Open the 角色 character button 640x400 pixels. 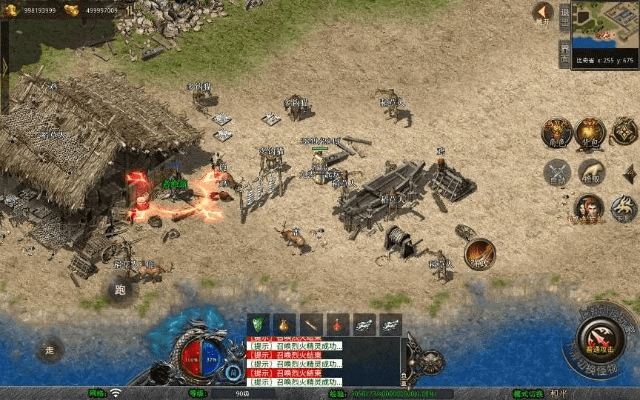556,133
